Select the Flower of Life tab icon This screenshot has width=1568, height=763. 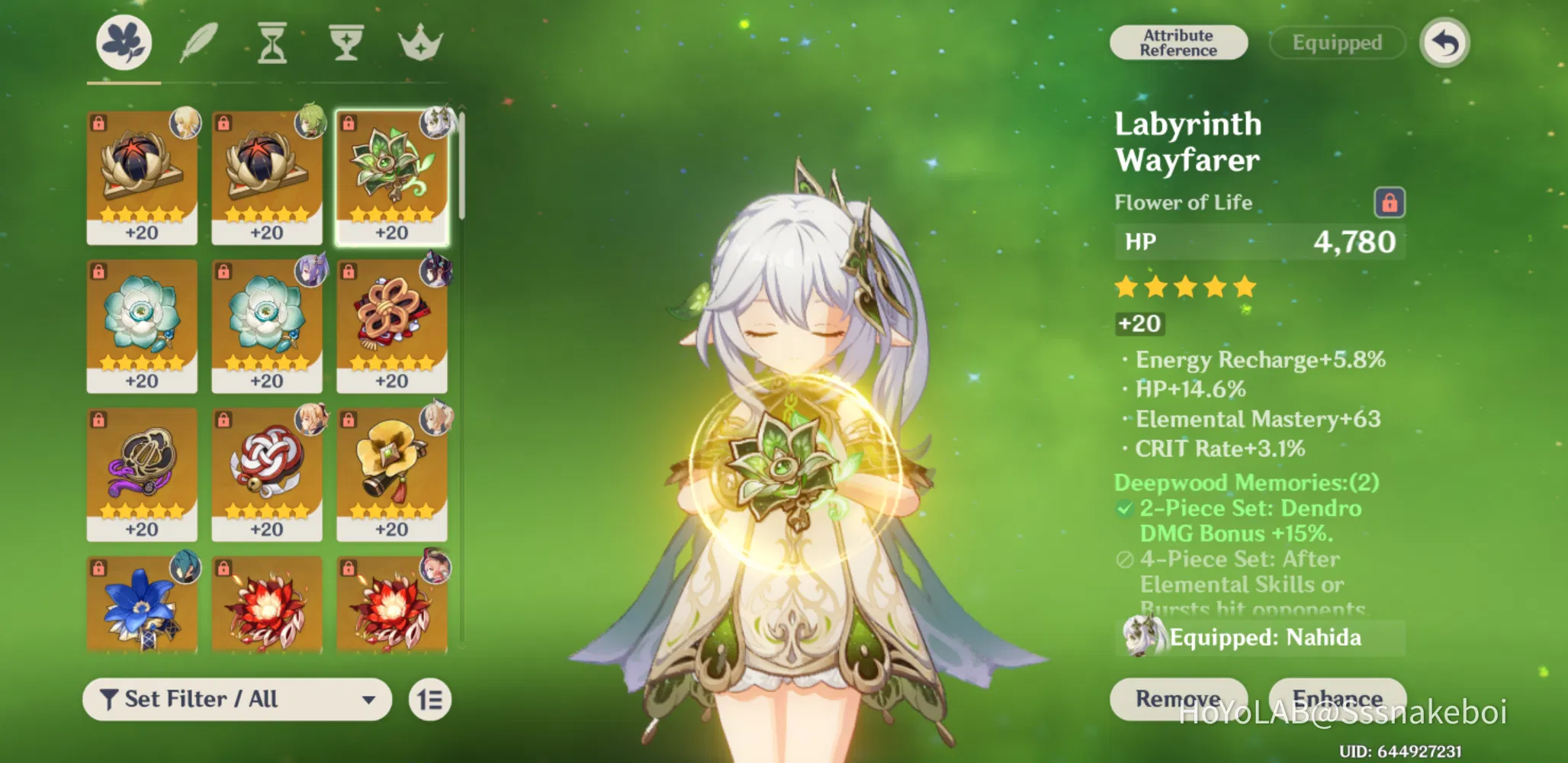pyautogui.click(x=124, y=43)
